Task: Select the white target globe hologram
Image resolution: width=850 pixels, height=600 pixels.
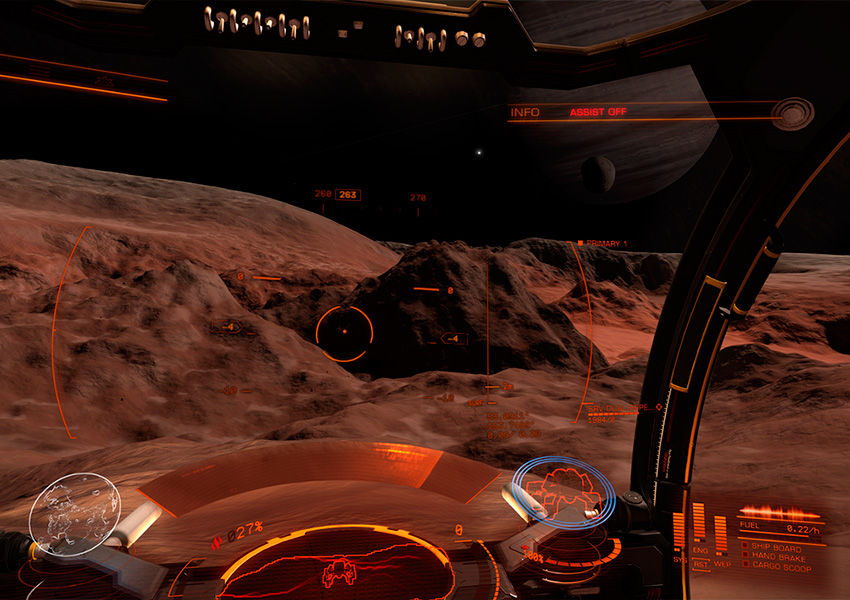Action: pyautogui.click(x=74, y=514)
